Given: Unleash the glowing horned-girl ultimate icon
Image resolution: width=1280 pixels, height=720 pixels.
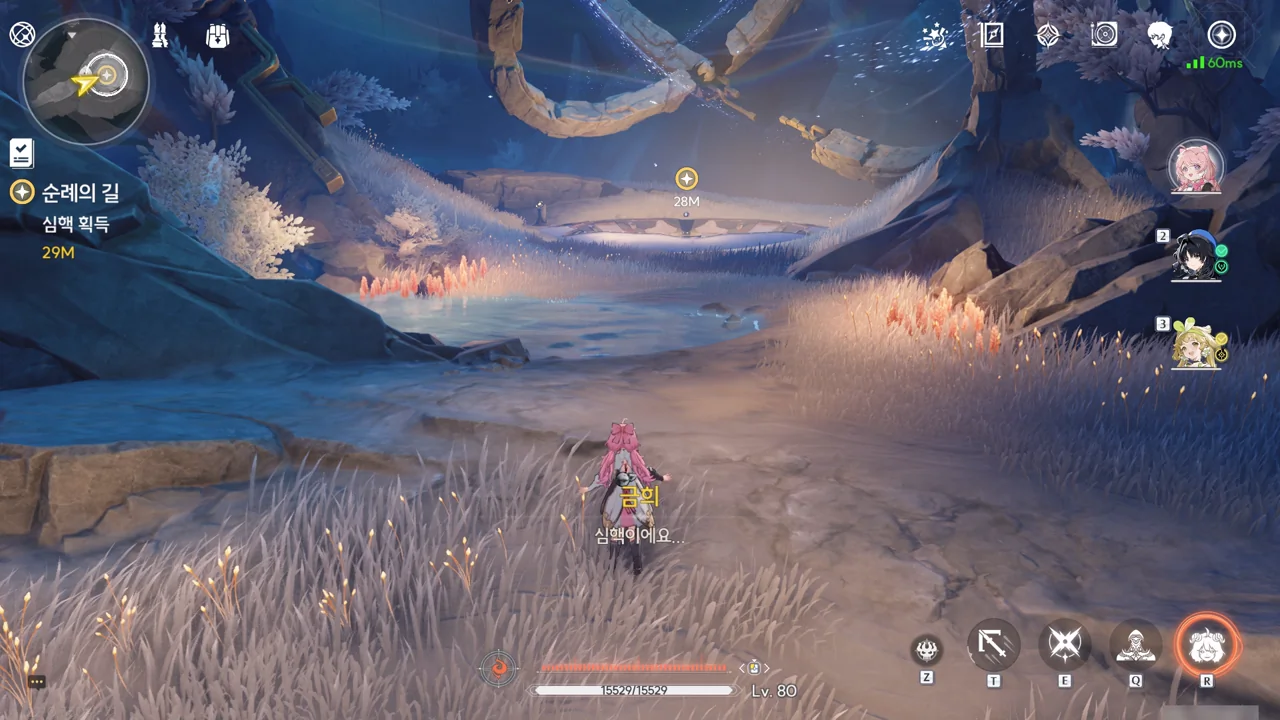Looking at the screenshot, I should point(1207,645).
